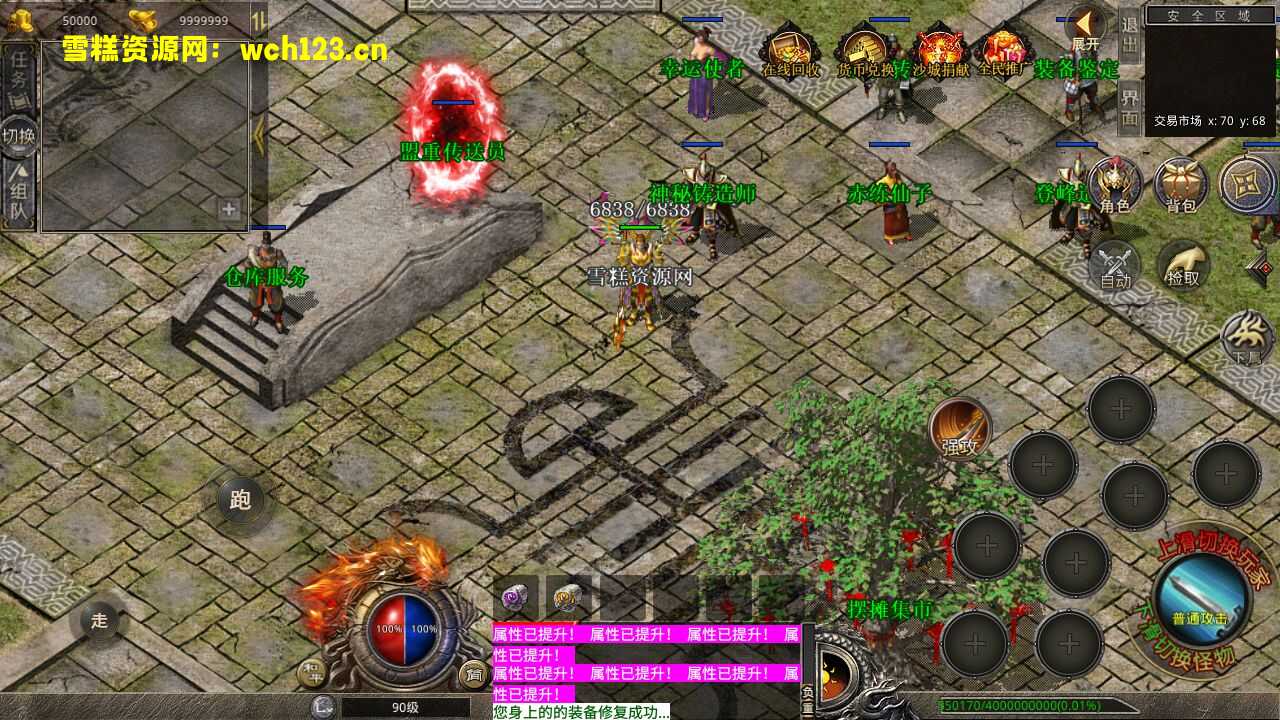Toggle 自动 auto-combat
The image size is (1280, 720).
click(1115, 266)
